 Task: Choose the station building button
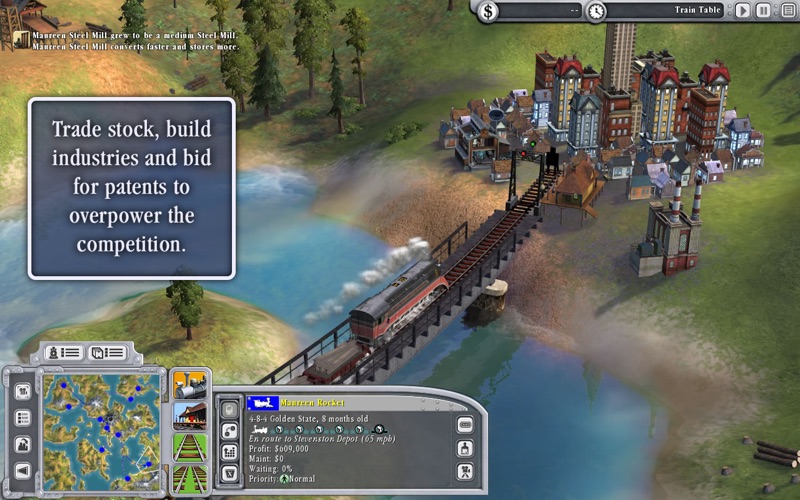189,415
